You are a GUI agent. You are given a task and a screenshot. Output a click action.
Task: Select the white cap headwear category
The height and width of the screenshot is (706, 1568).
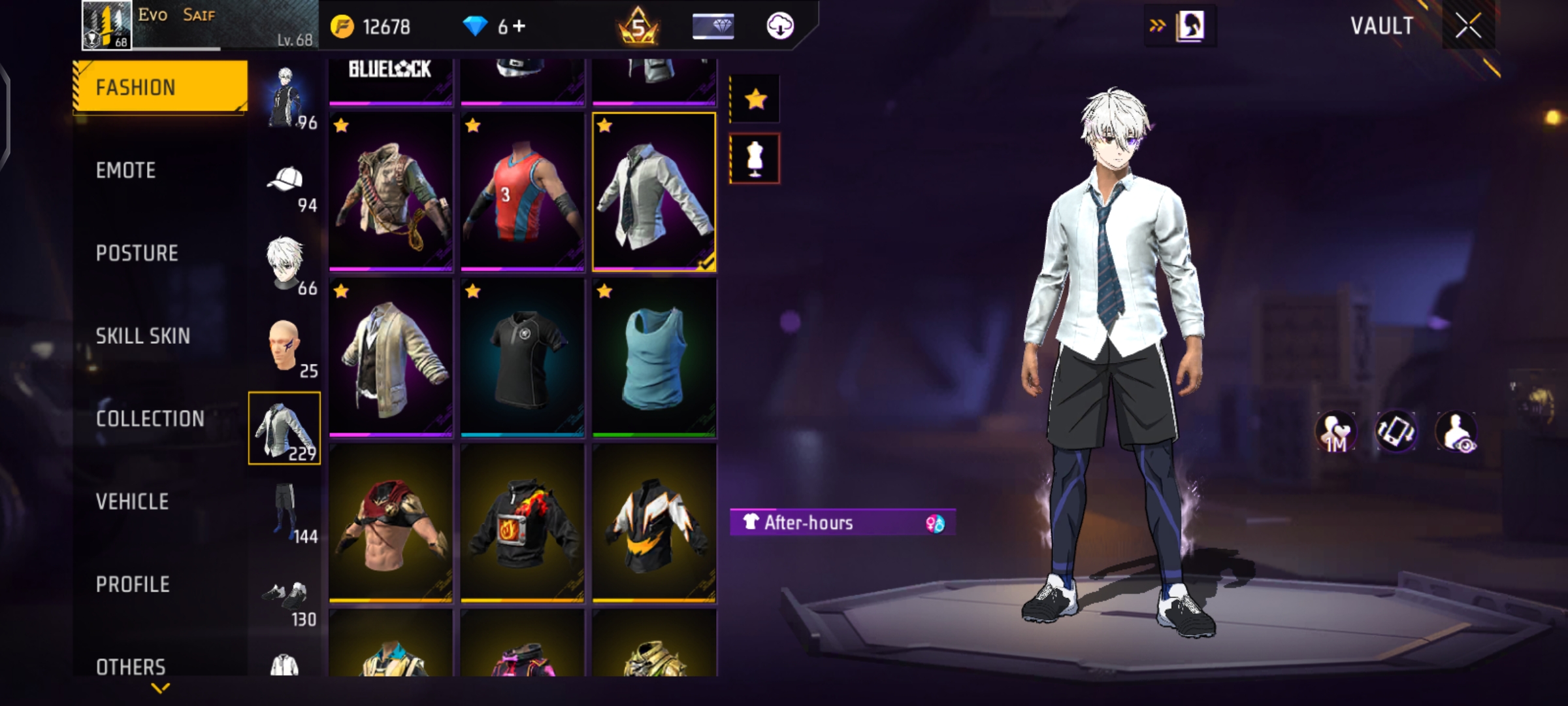pyautogui.click(x=286, y=183)
